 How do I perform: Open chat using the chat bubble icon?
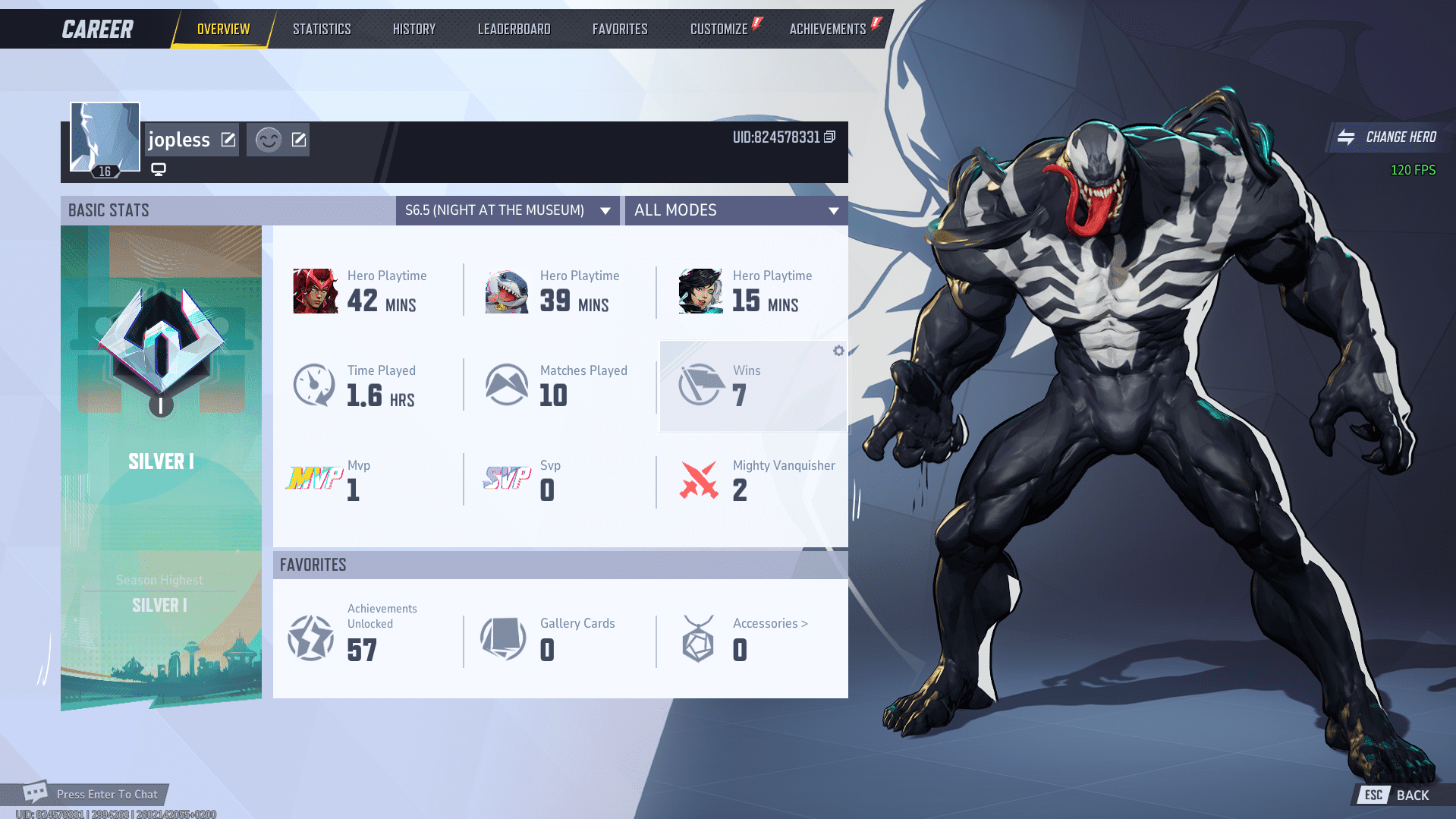[35, 793]
